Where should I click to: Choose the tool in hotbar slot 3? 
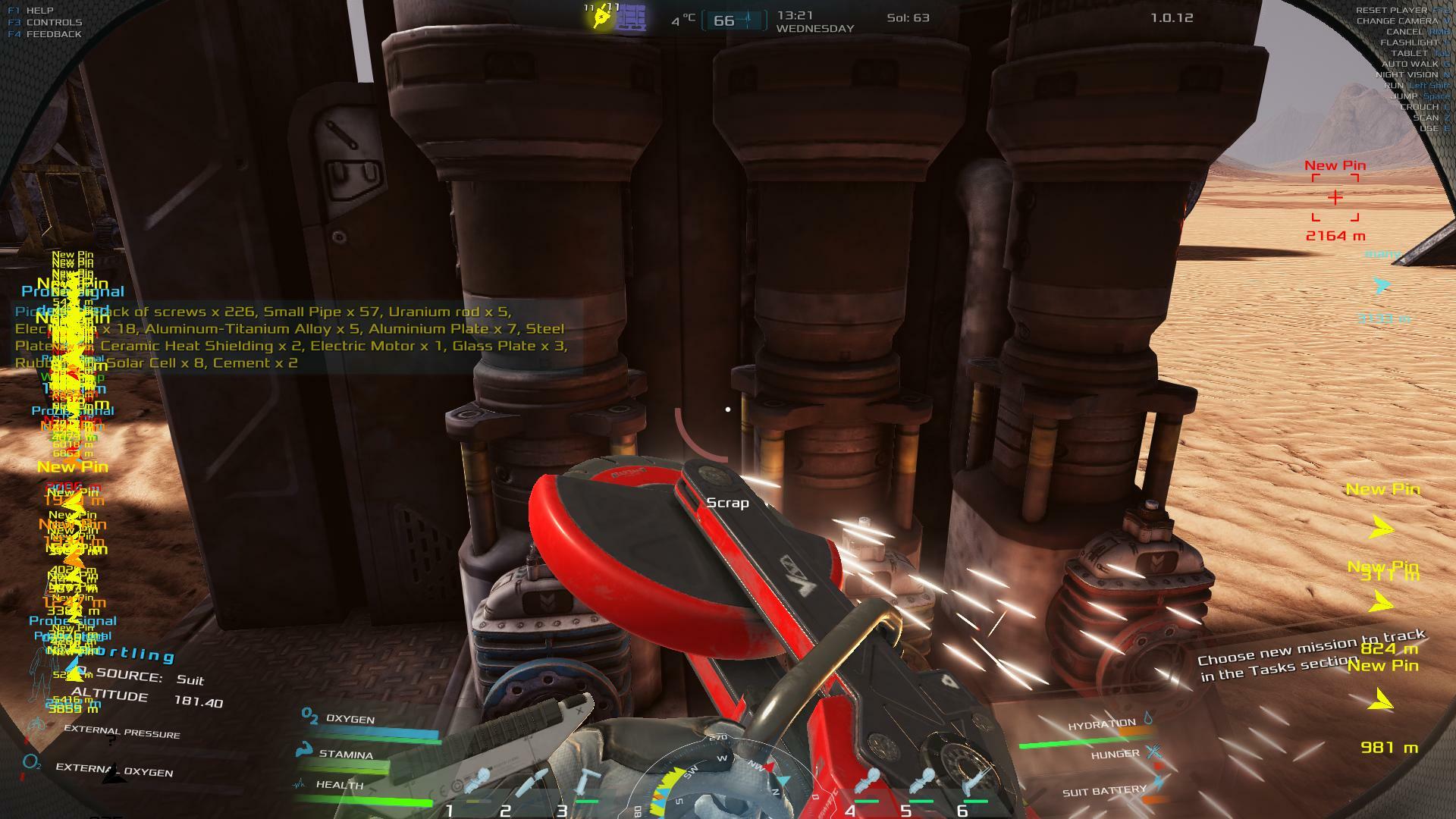tap(587, 783)
